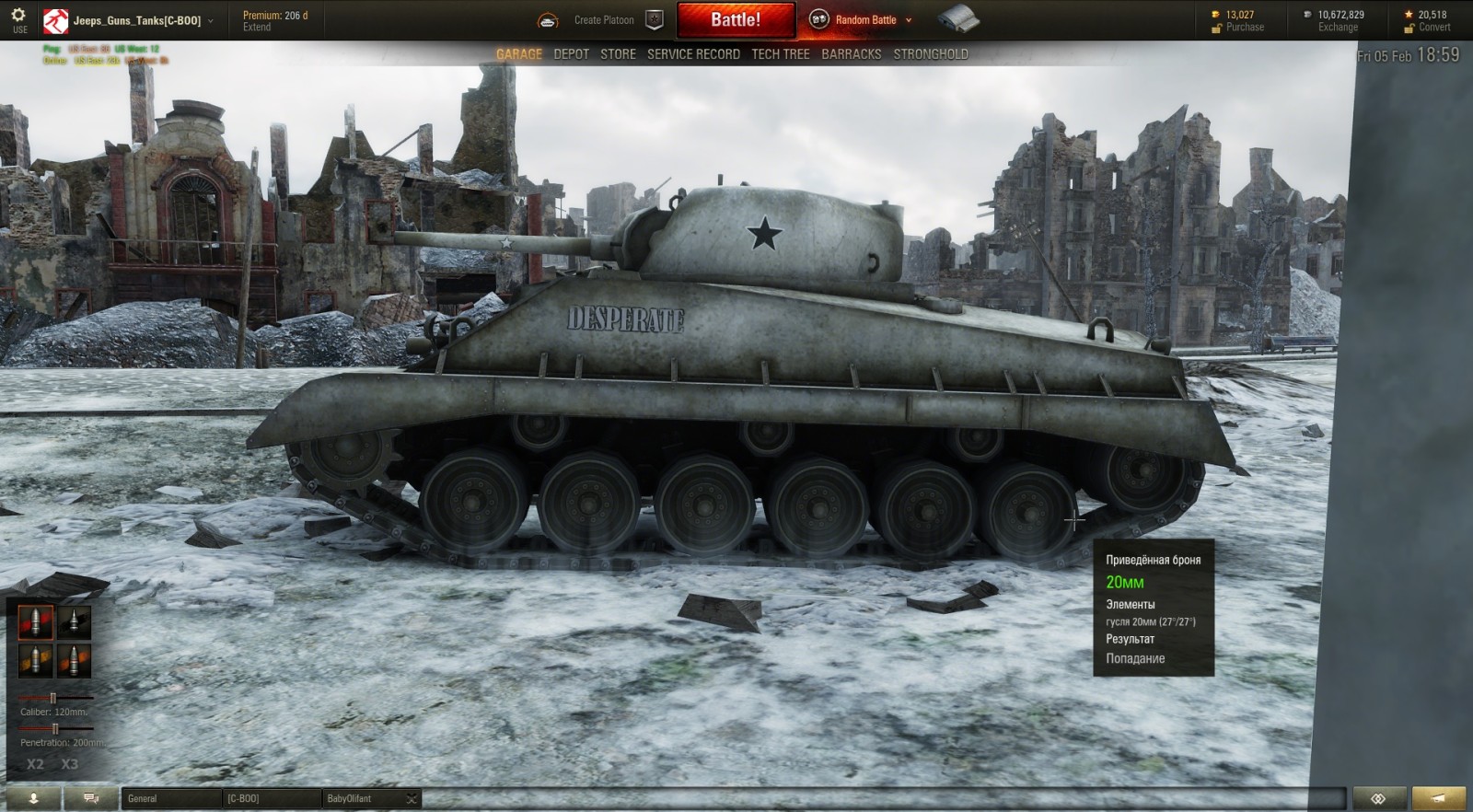Open the missions shield icon beside Create Platoon
1473x812 pixels.
coord(654,18)
